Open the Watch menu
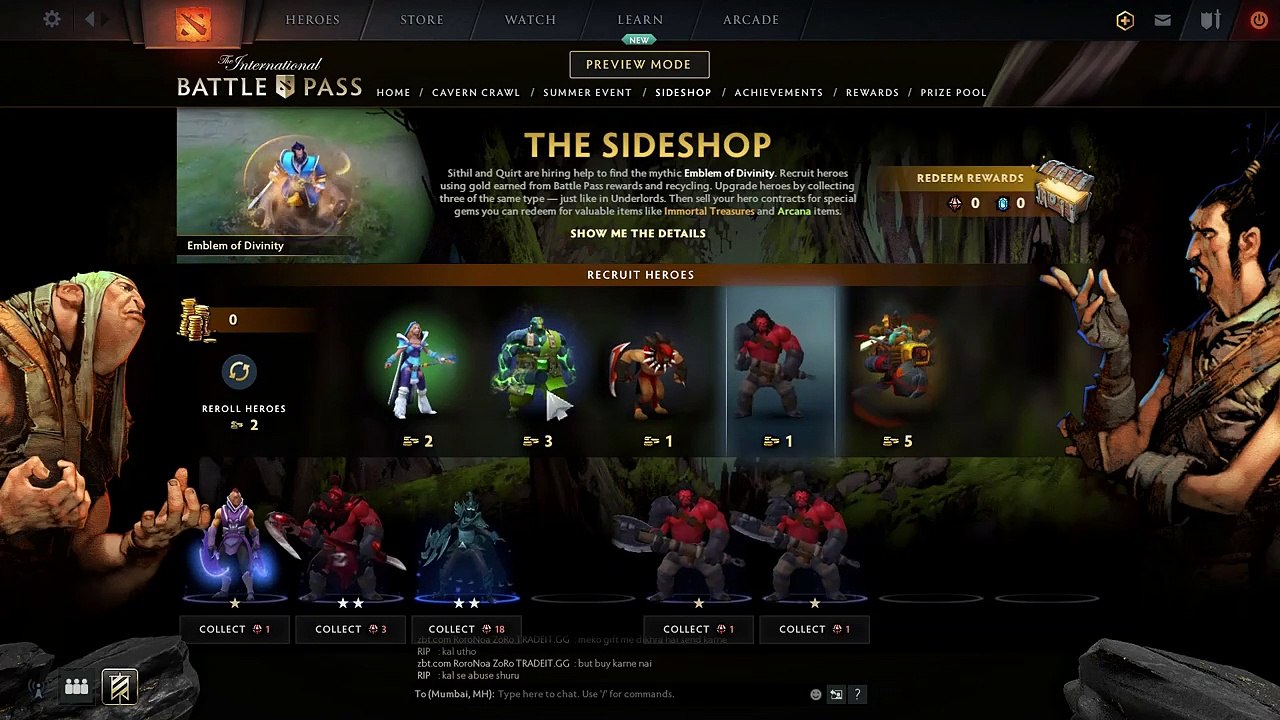This screenshot has width=1280, height=720. coord(530,19)
